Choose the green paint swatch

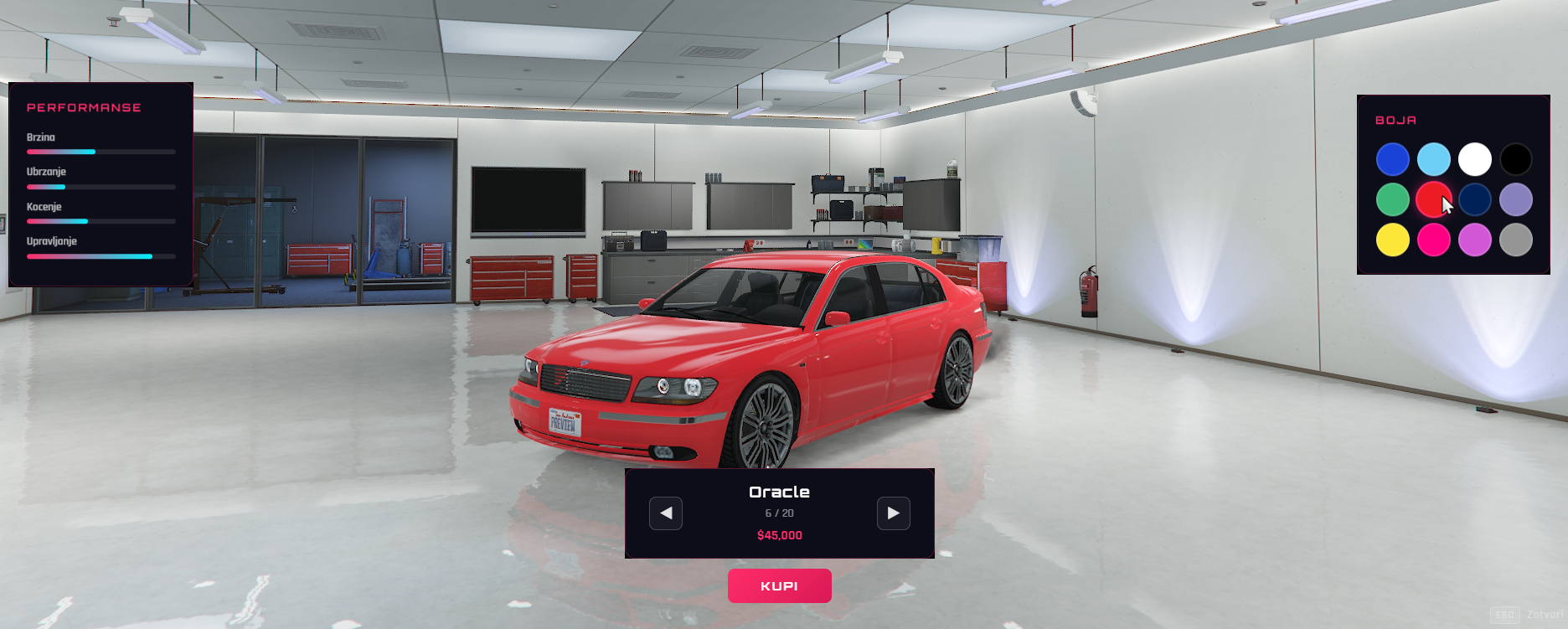[1392, 199]
